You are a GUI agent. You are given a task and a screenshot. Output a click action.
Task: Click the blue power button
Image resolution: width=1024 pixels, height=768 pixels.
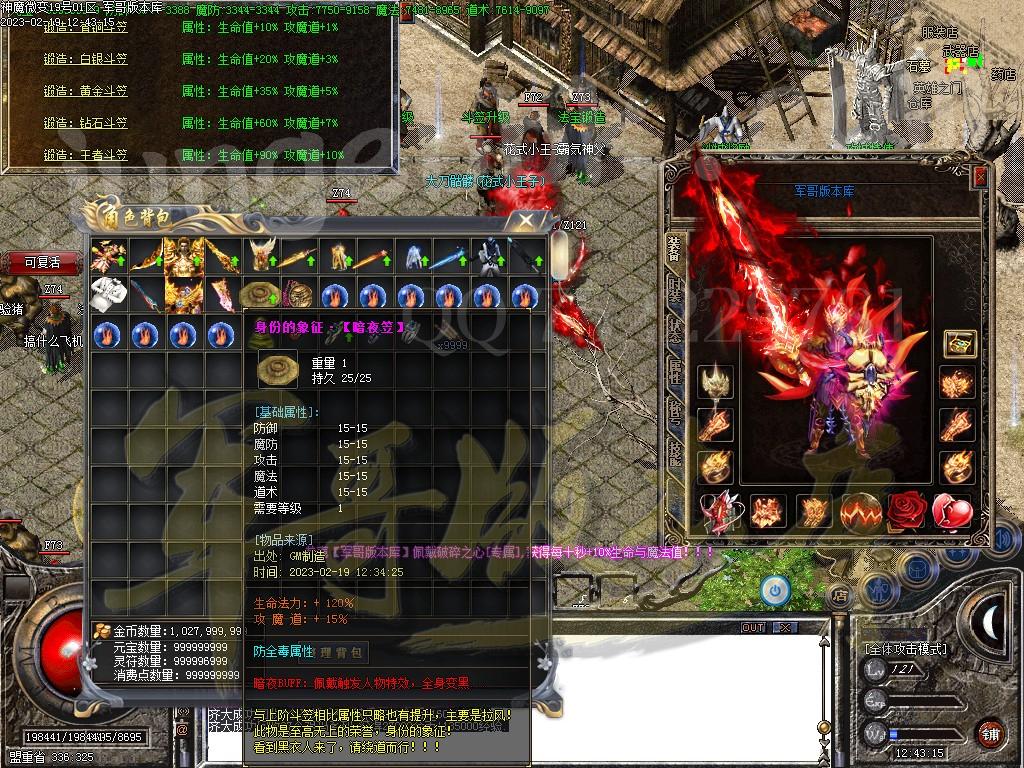pyautogui.click(x=774, y=591)
